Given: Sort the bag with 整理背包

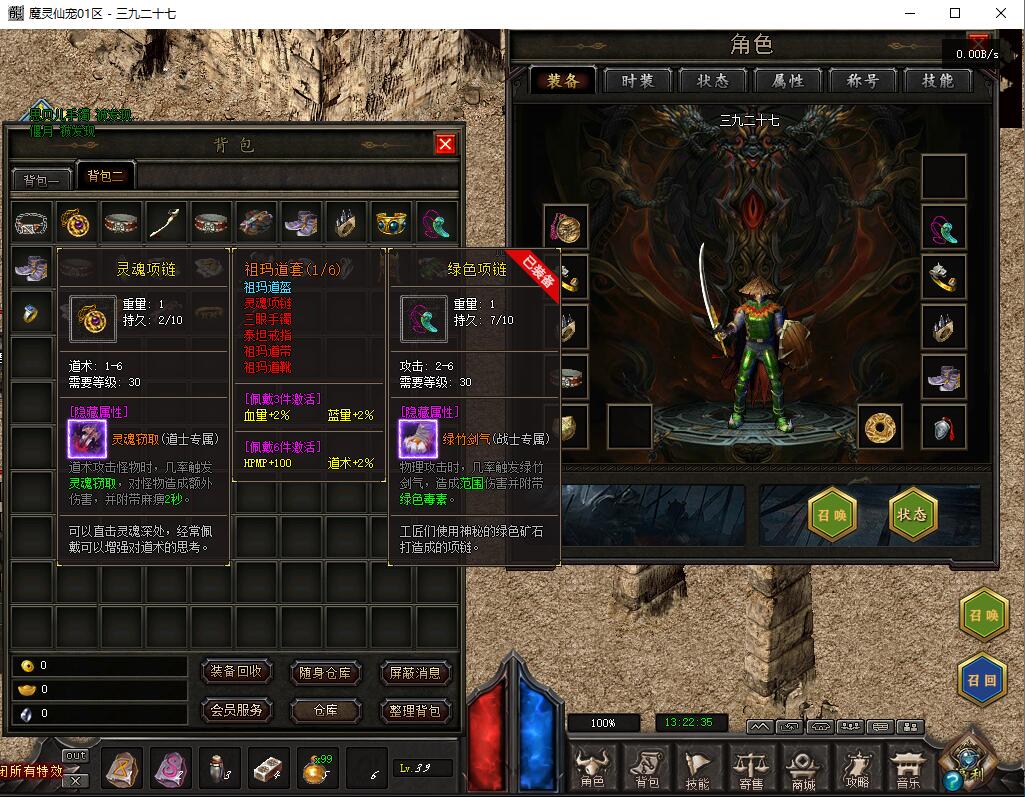Looking at the screenshot, I should (415, 711).
